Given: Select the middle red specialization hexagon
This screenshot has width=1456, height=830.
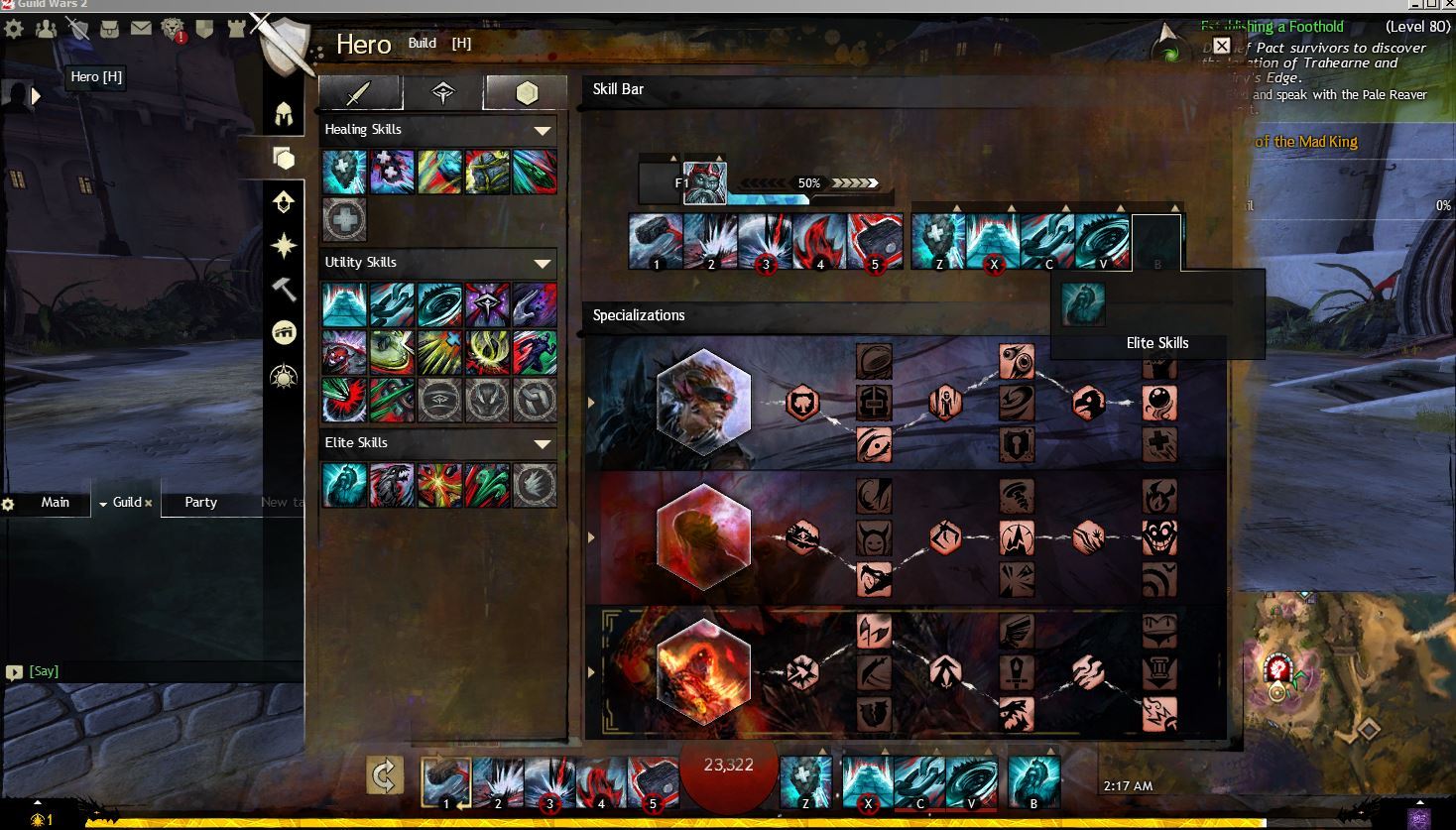Looking at the screenshot, I should coord(703,536).
